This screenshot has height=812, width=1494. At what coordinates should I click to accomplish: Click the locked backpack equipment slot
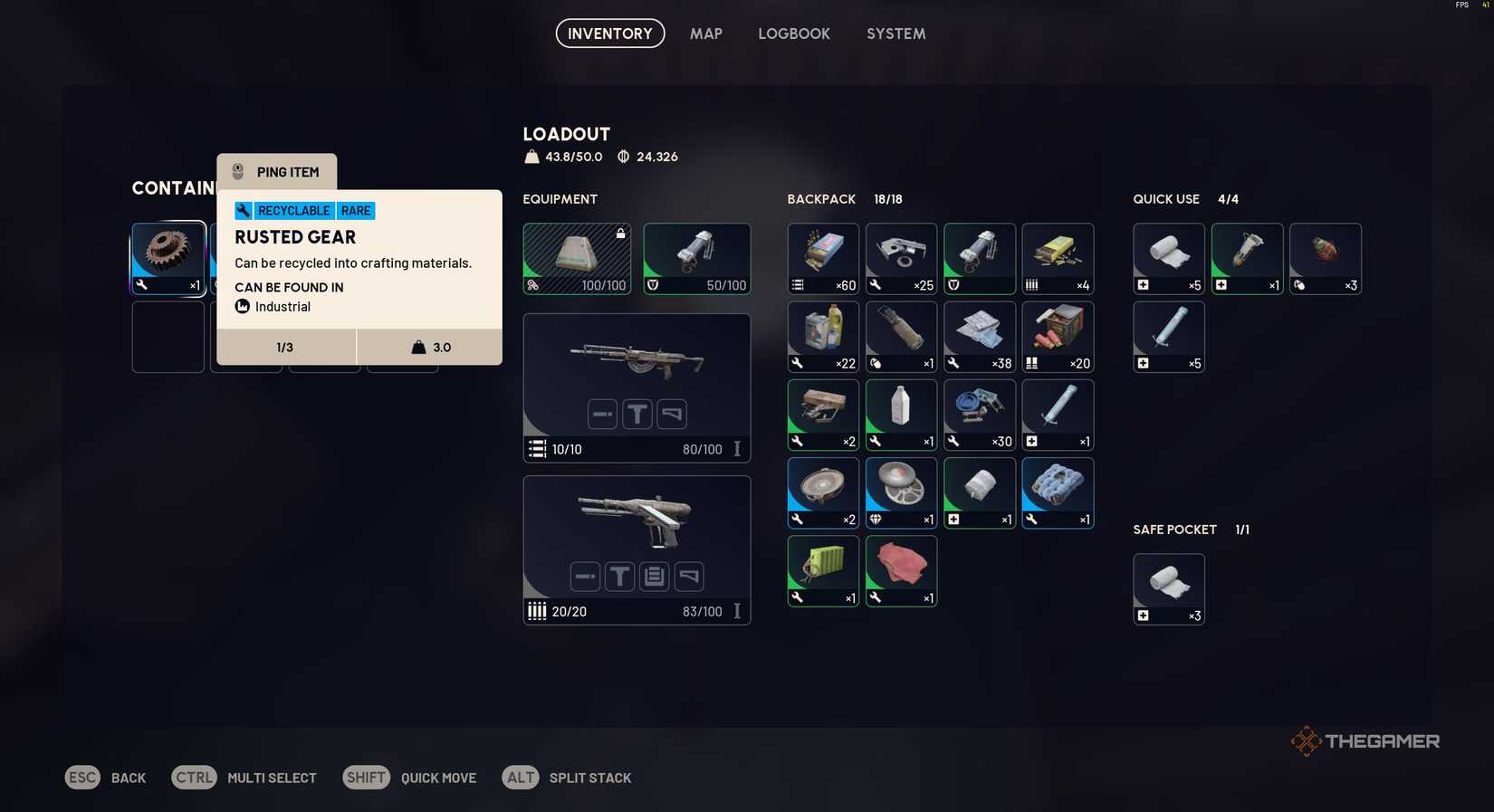pos(576,256)
